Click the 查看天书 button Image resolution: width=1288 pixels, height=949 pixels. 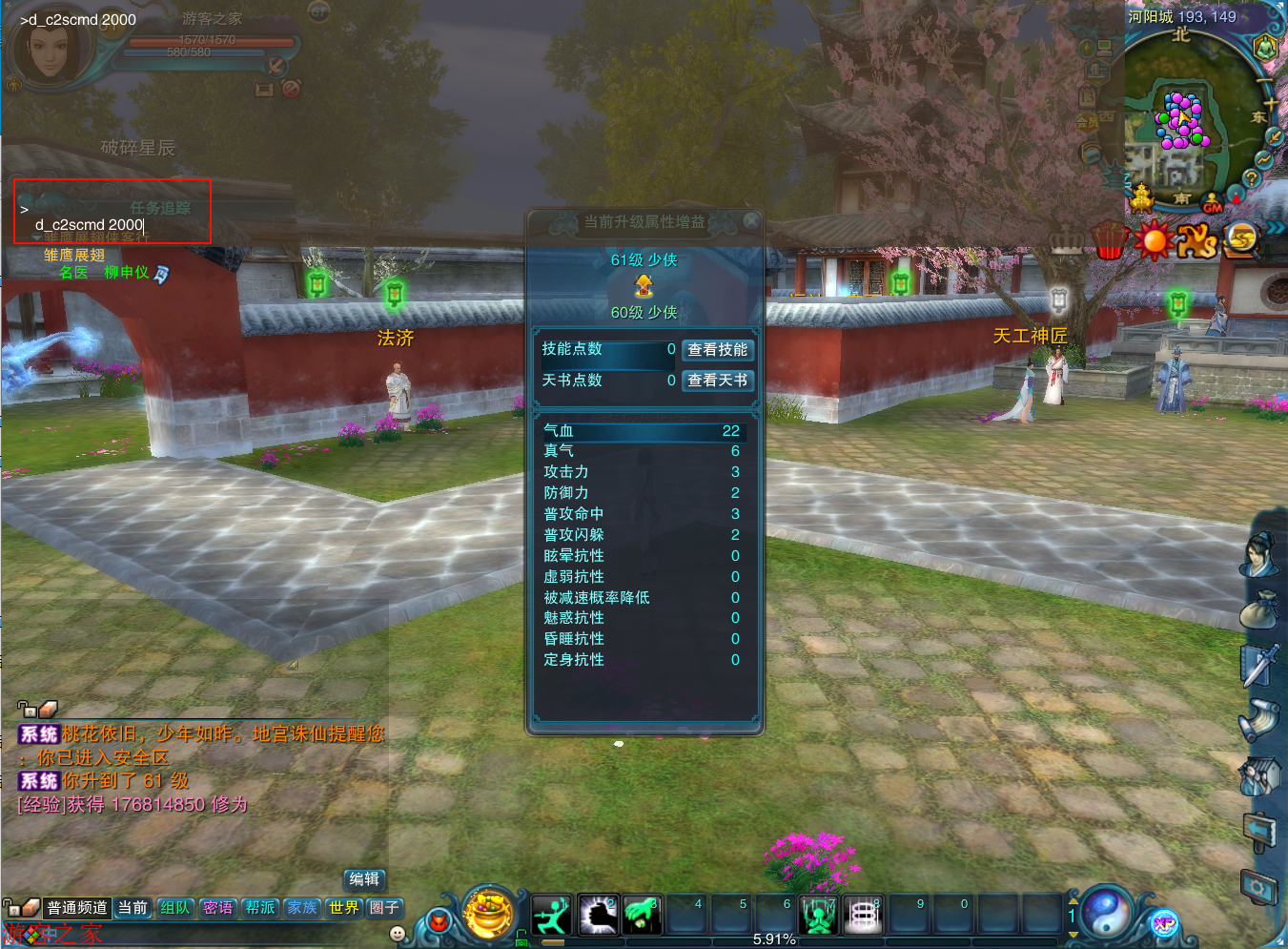718,381
